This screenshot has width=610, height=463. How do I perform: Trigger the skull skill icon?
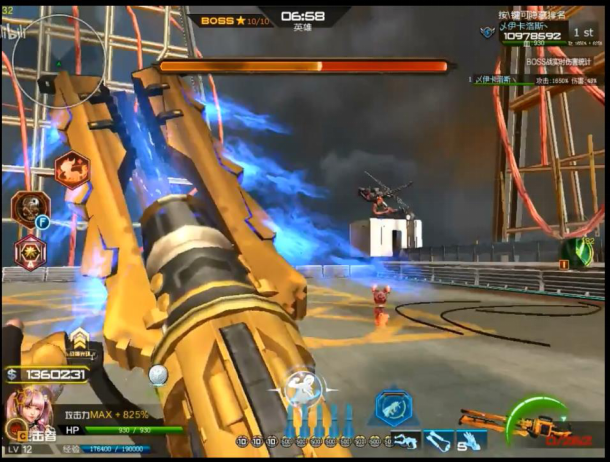click(29, 208)
